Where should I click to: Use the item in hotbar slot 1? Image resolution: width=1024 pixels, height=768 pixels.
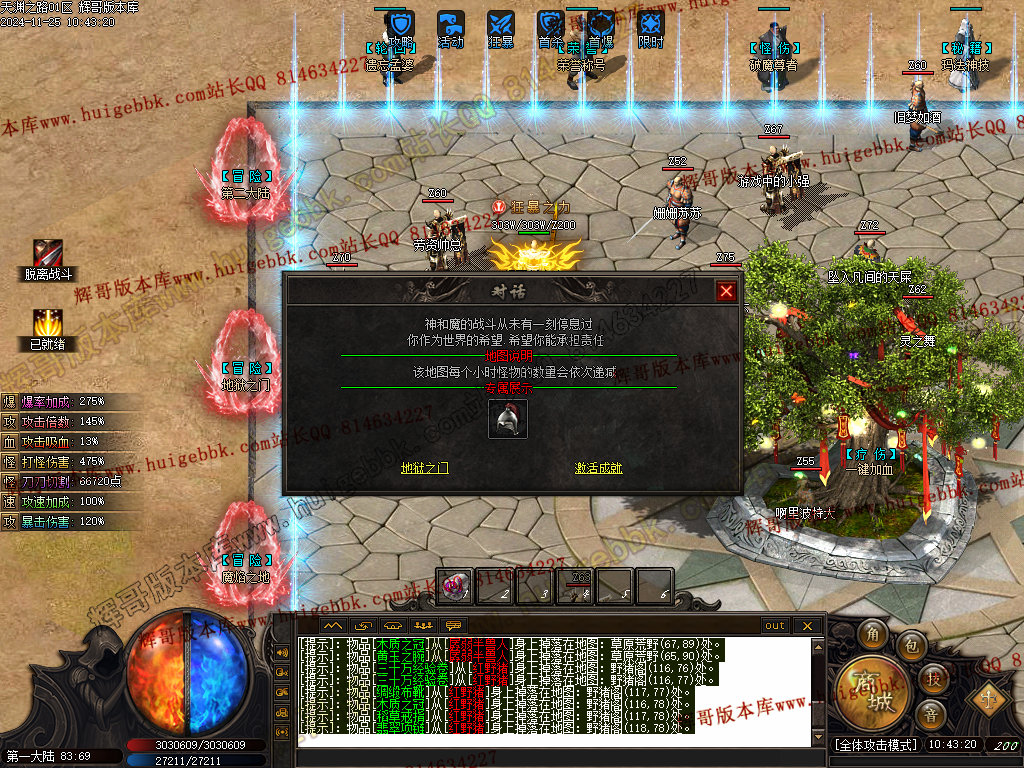tap(454, 586)
